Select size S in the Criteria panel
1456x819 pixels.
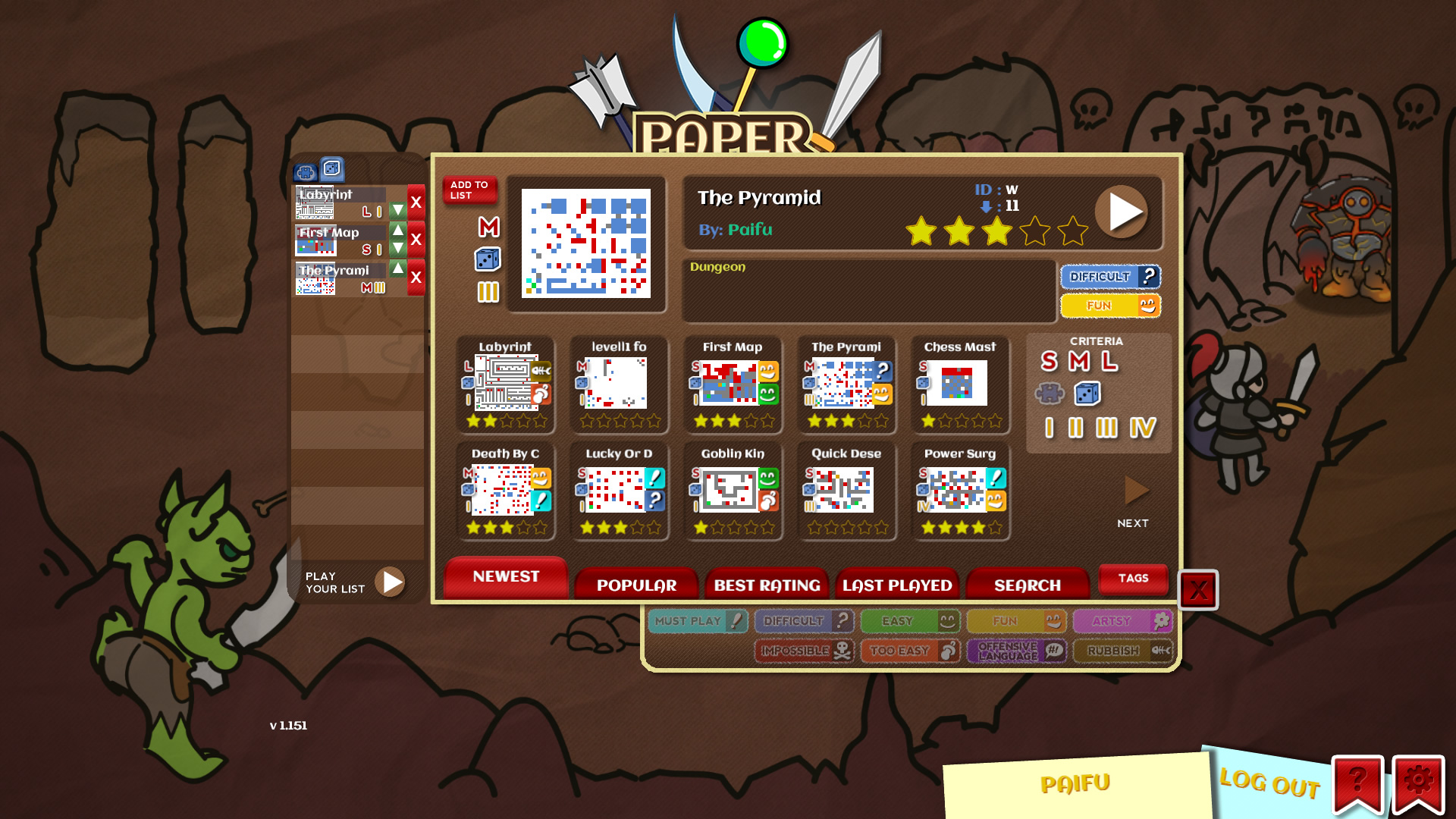(1049, 362)
